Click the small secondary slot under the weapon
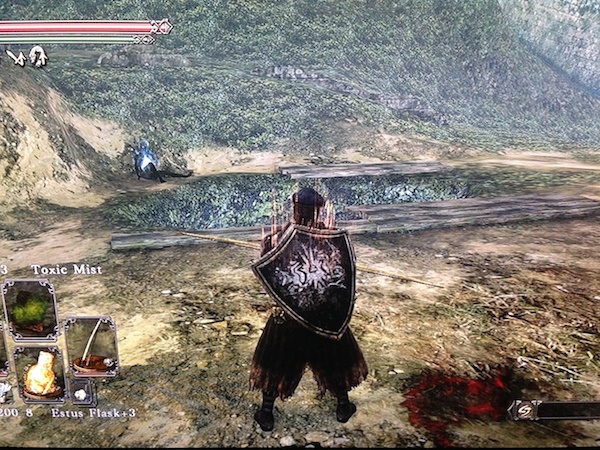The image size is (600, 450). point(83,391)
